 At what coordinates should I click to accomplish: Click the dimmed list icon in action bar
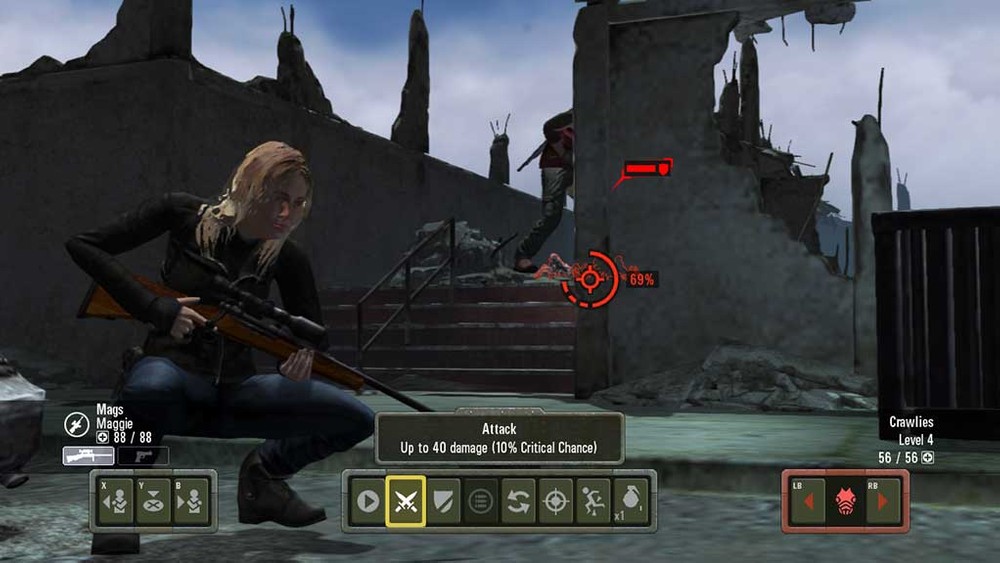click(x=481, y=501)
